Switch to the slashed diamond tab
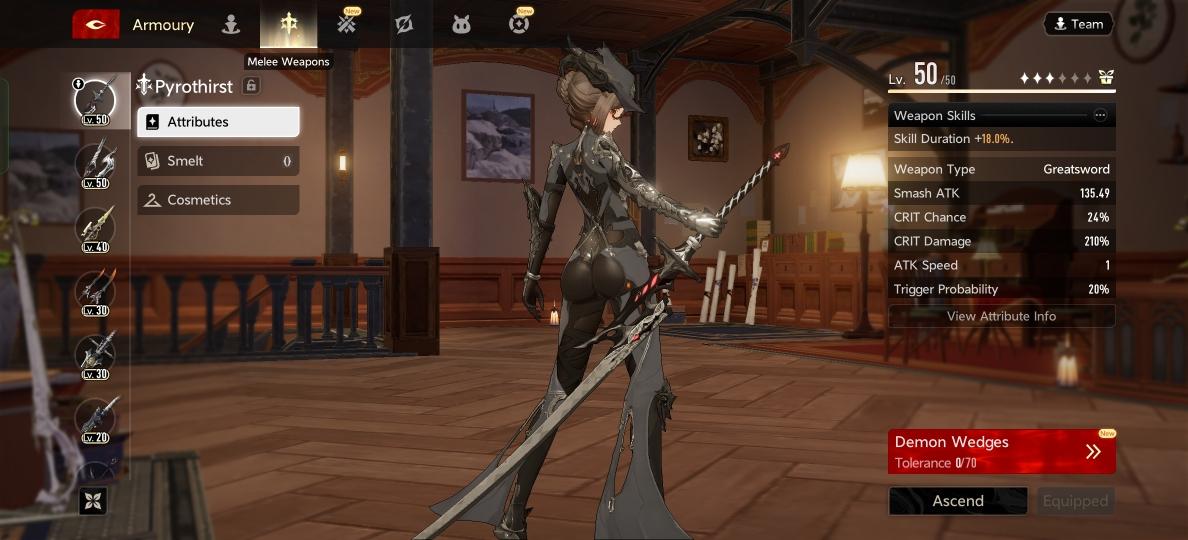The width and height of the screenshot is (1188, 540). (403, 25)
